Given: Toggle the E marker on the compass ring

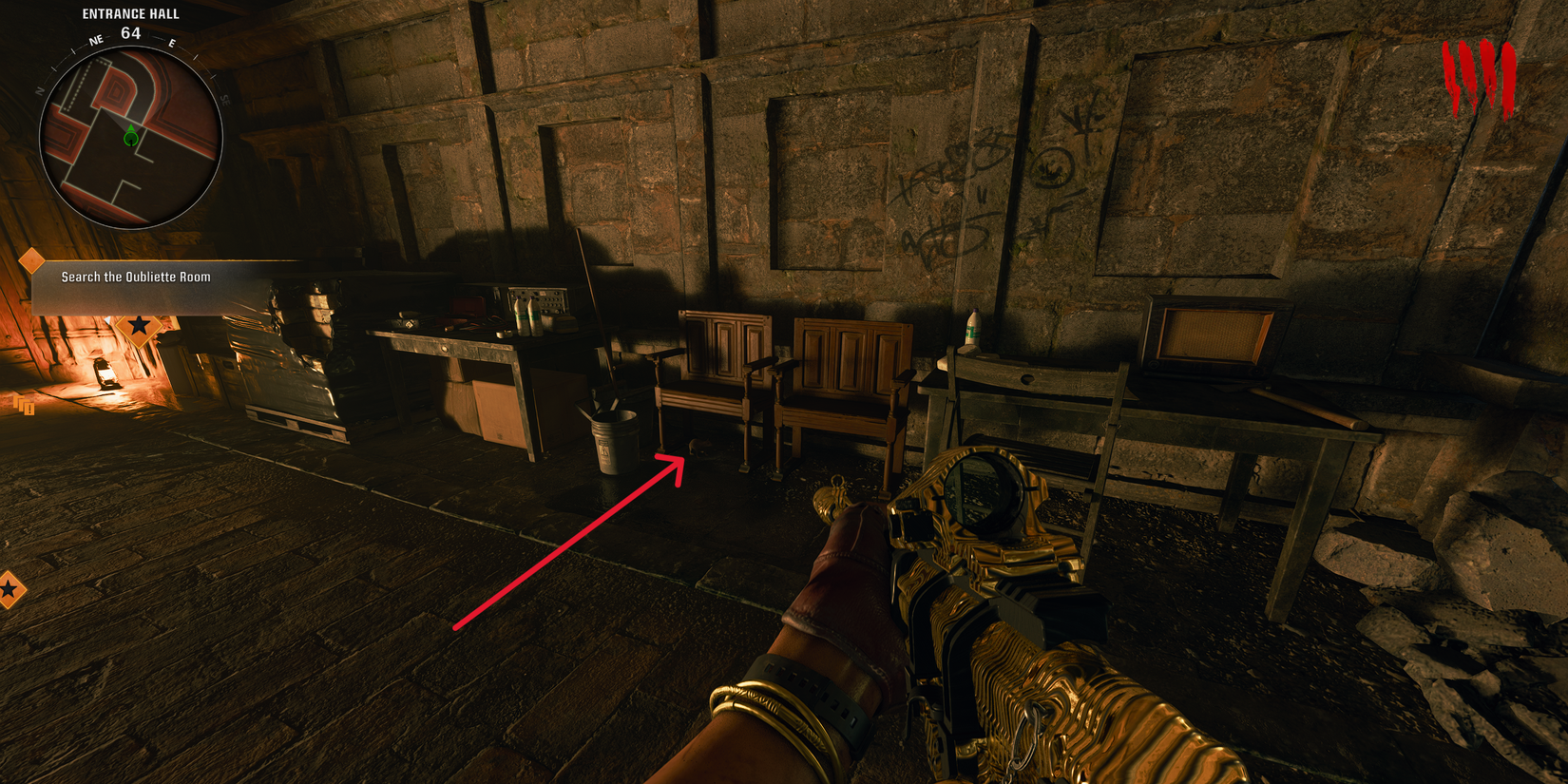Looking at the screenshot, I should (x=172, y=42).
